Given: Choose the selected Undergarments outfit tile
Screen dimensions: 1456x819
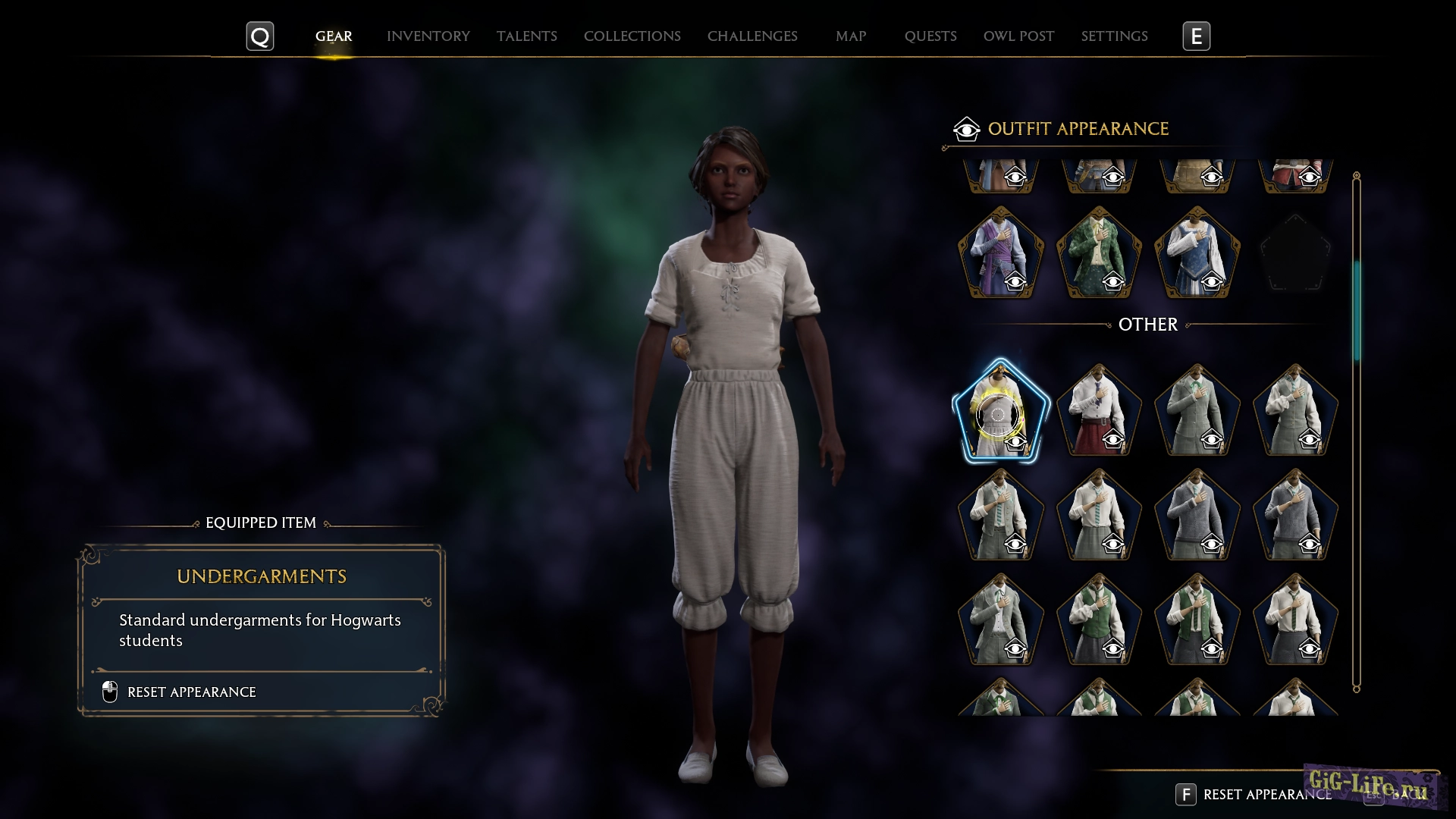Looking at the screenshot, I should click(x=1000, y=412).
